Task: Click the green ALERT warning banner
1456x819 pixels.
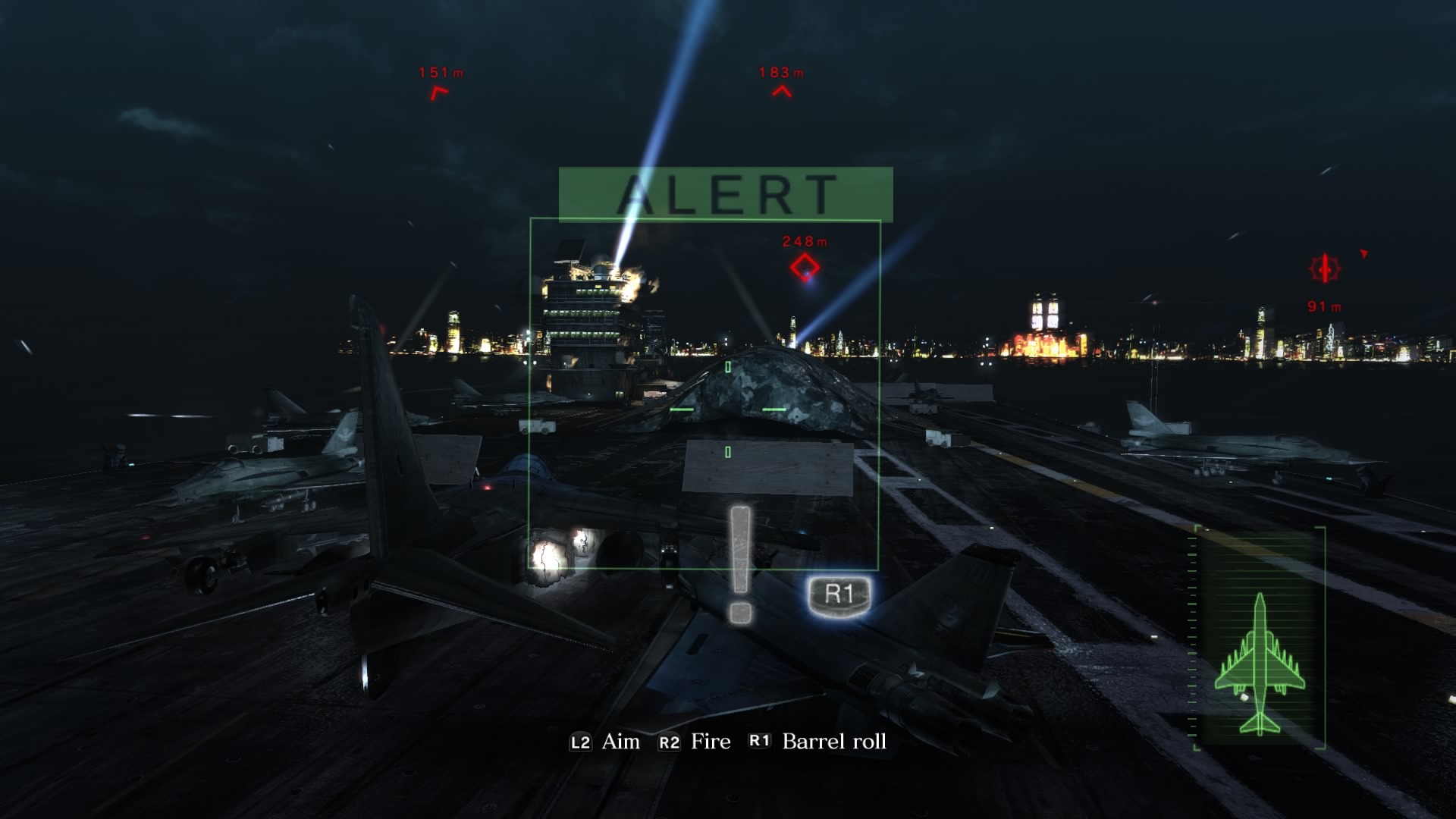Action: click(x=726, y=194)
